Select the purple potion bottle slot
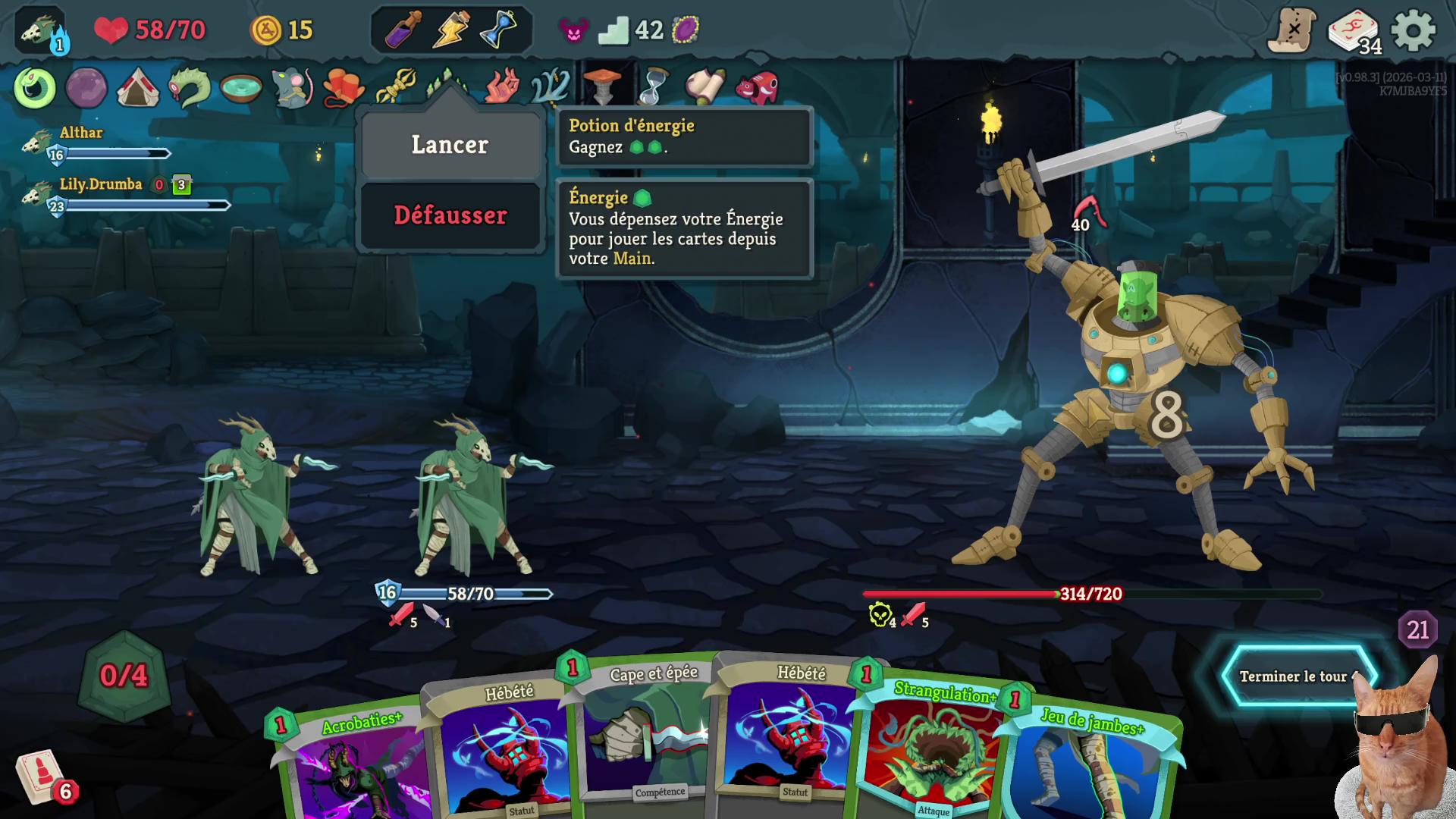 [x=403, y=30]
